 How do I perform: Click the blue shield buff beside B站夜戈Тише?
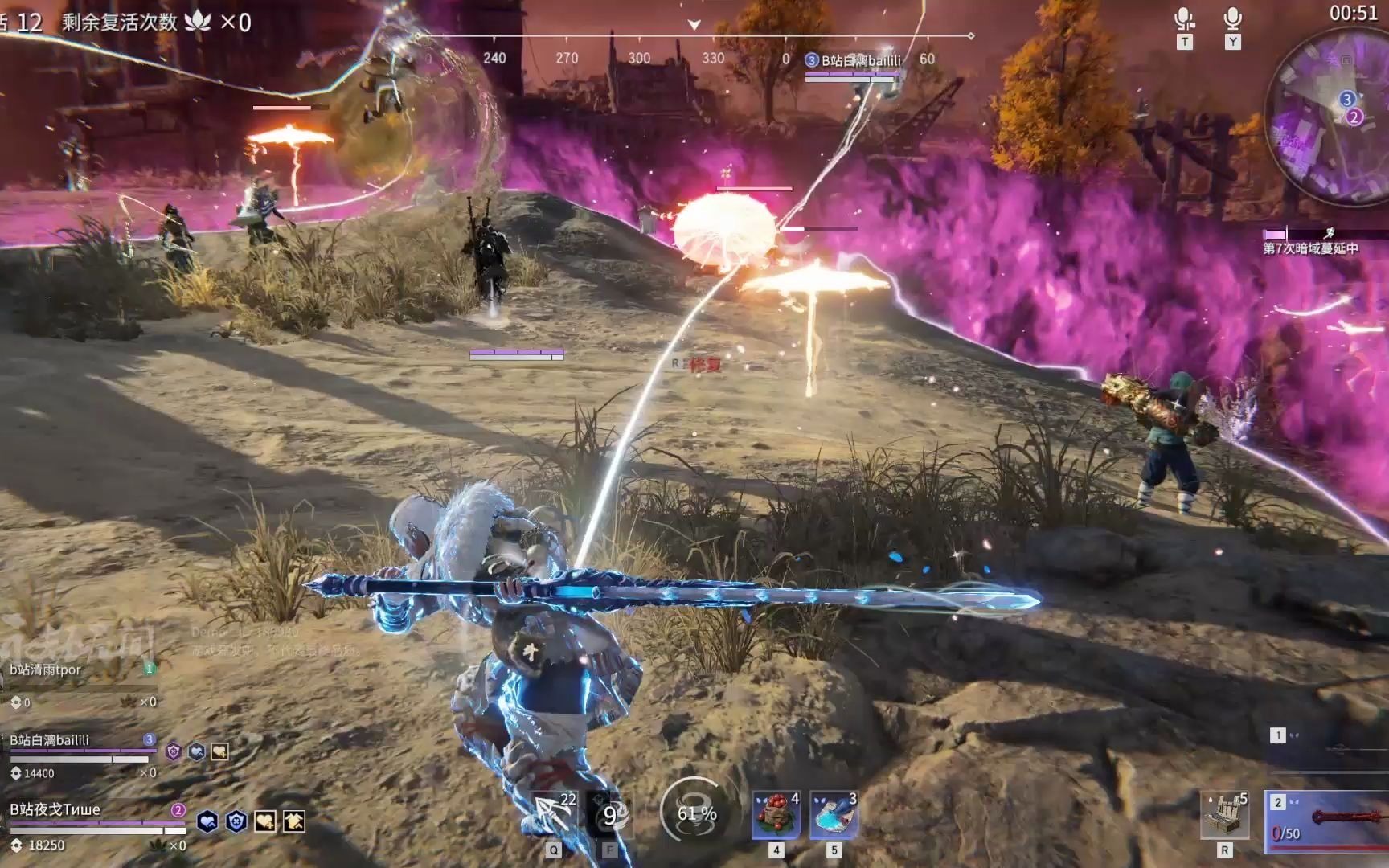tap(236, 821)
